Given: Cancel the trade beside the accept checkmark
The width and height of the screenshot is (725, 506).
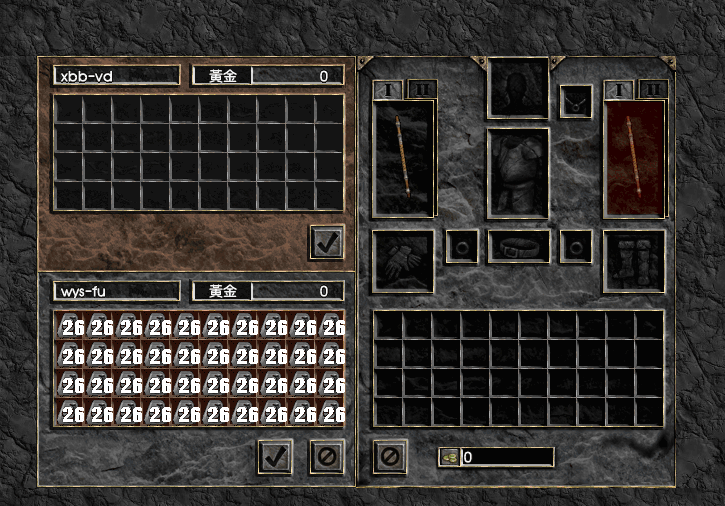Looking at the screenshot, I should 327,456.
